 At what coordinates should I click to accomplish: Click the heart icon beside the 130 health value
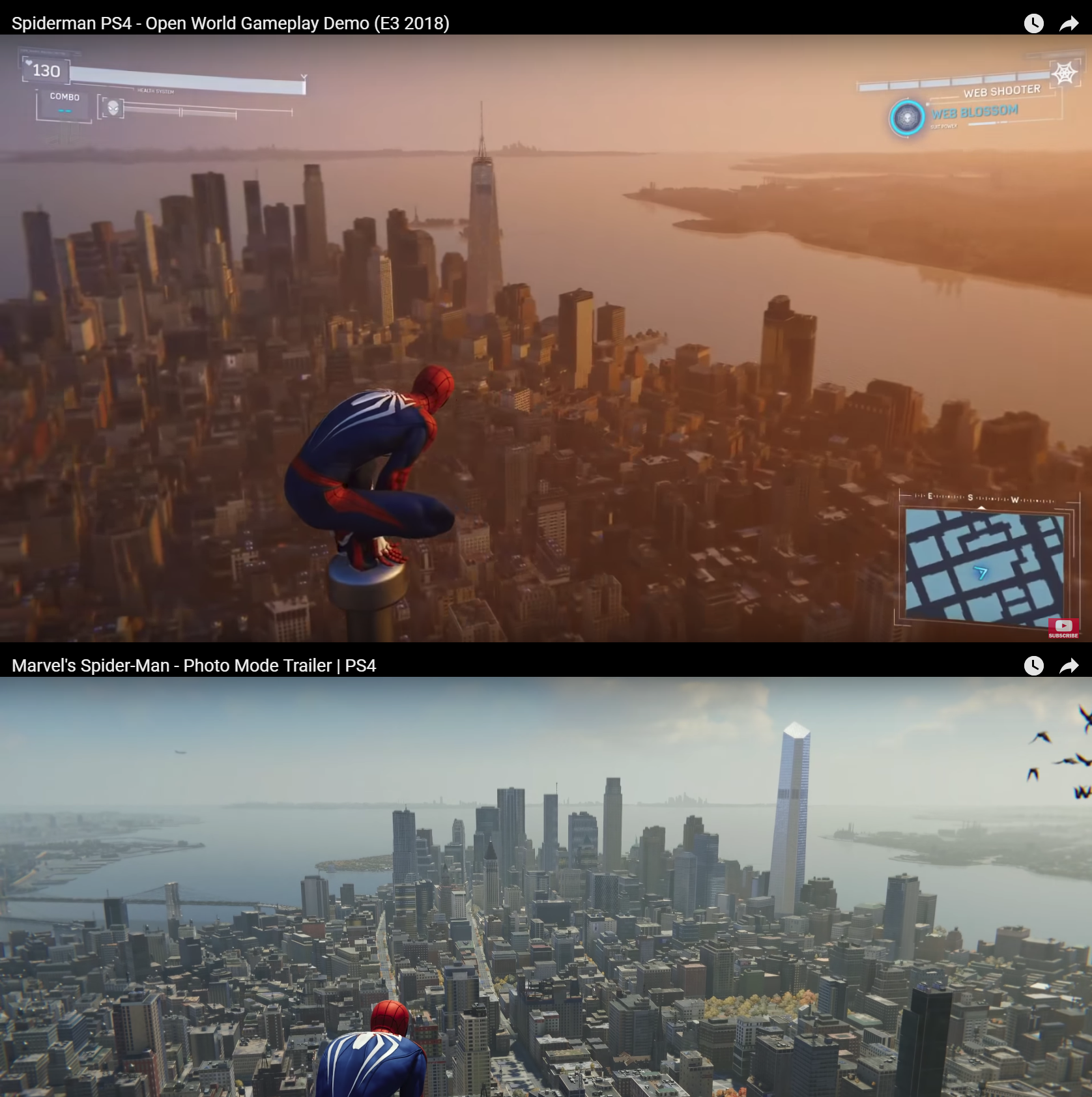pyautogui.click(x=29, y=64)
